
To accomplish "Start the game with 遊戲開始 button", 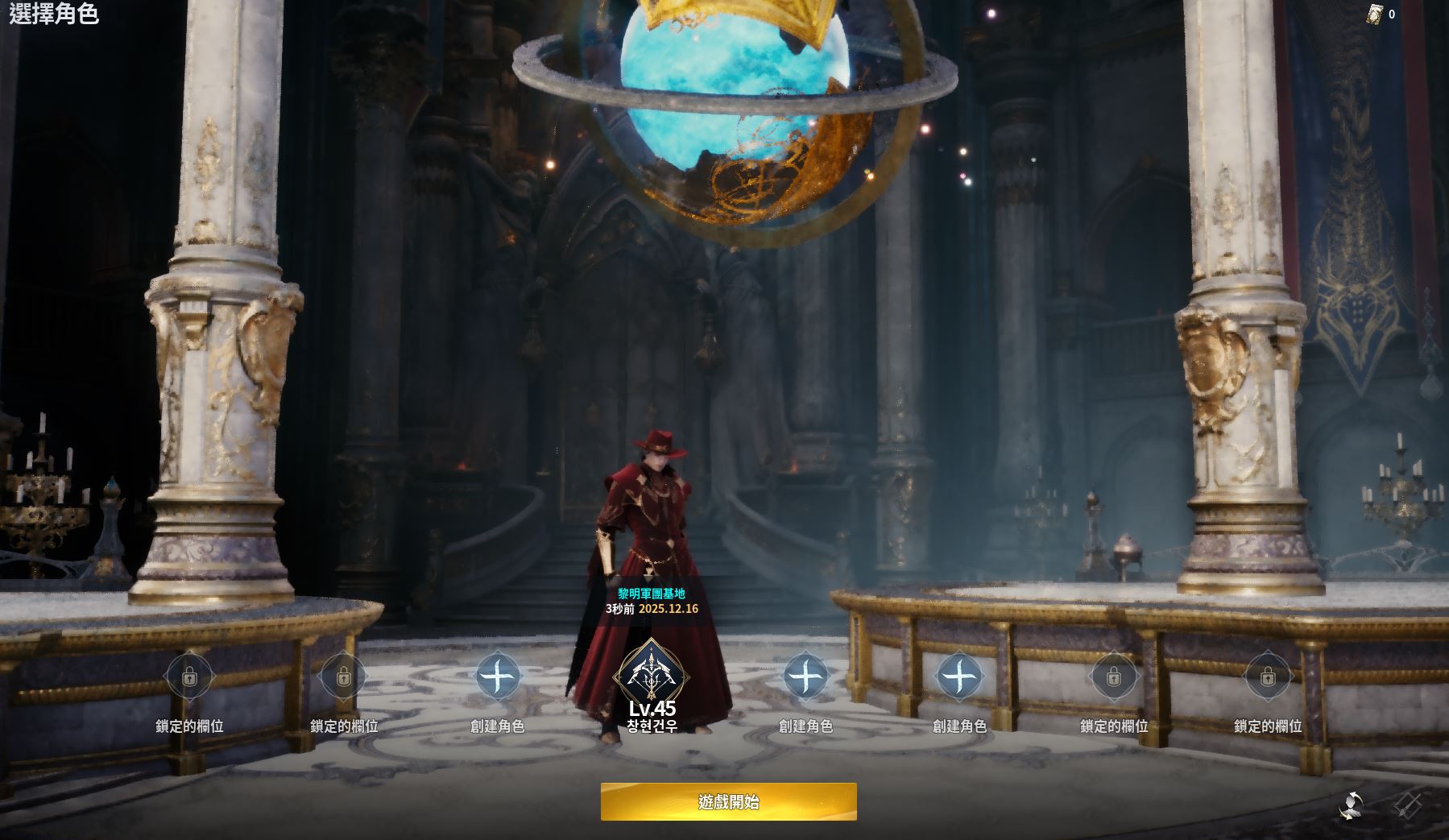I will click(728, 801).
